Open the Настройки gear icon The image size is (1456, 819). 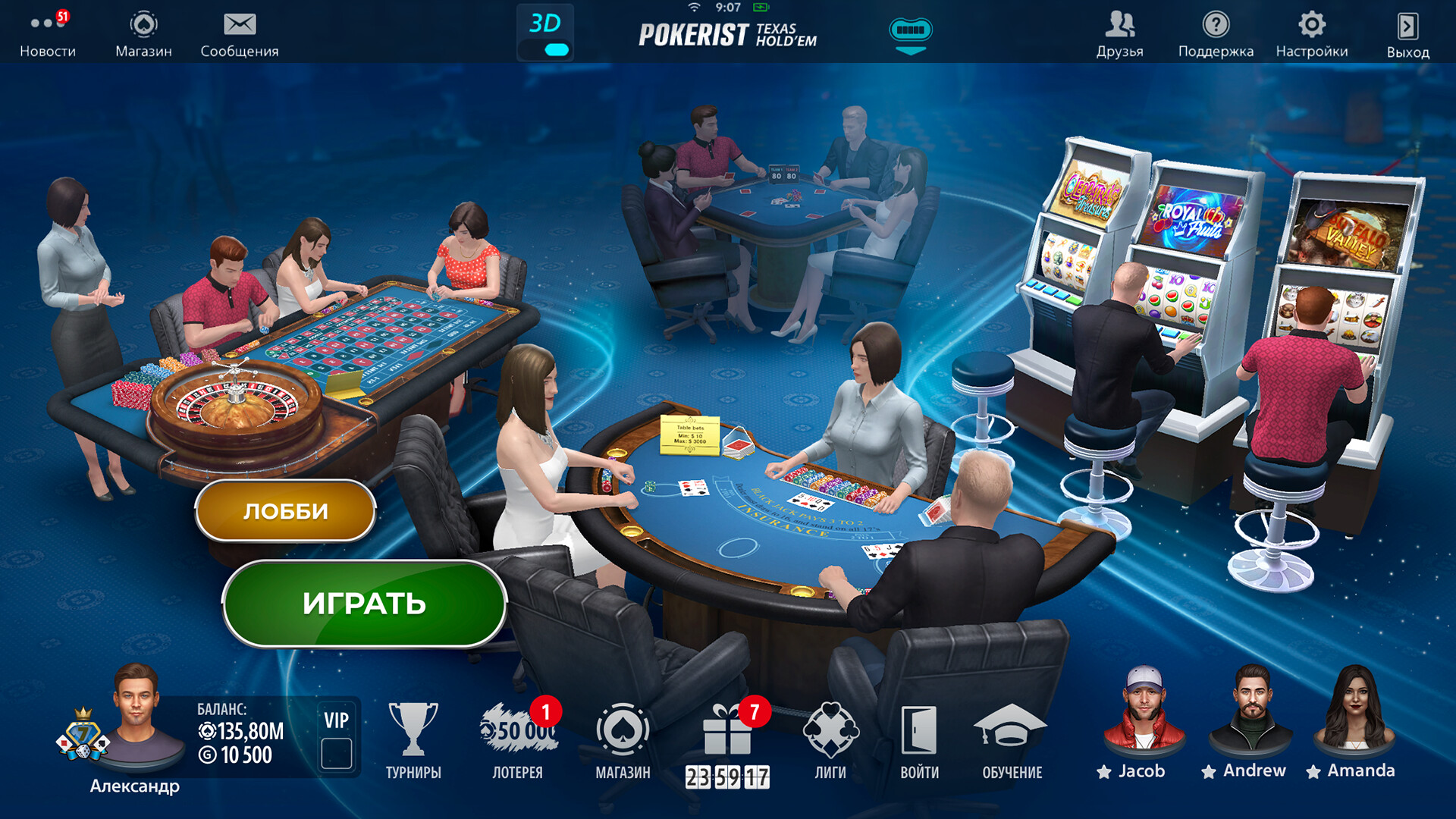click(1313, 25)
